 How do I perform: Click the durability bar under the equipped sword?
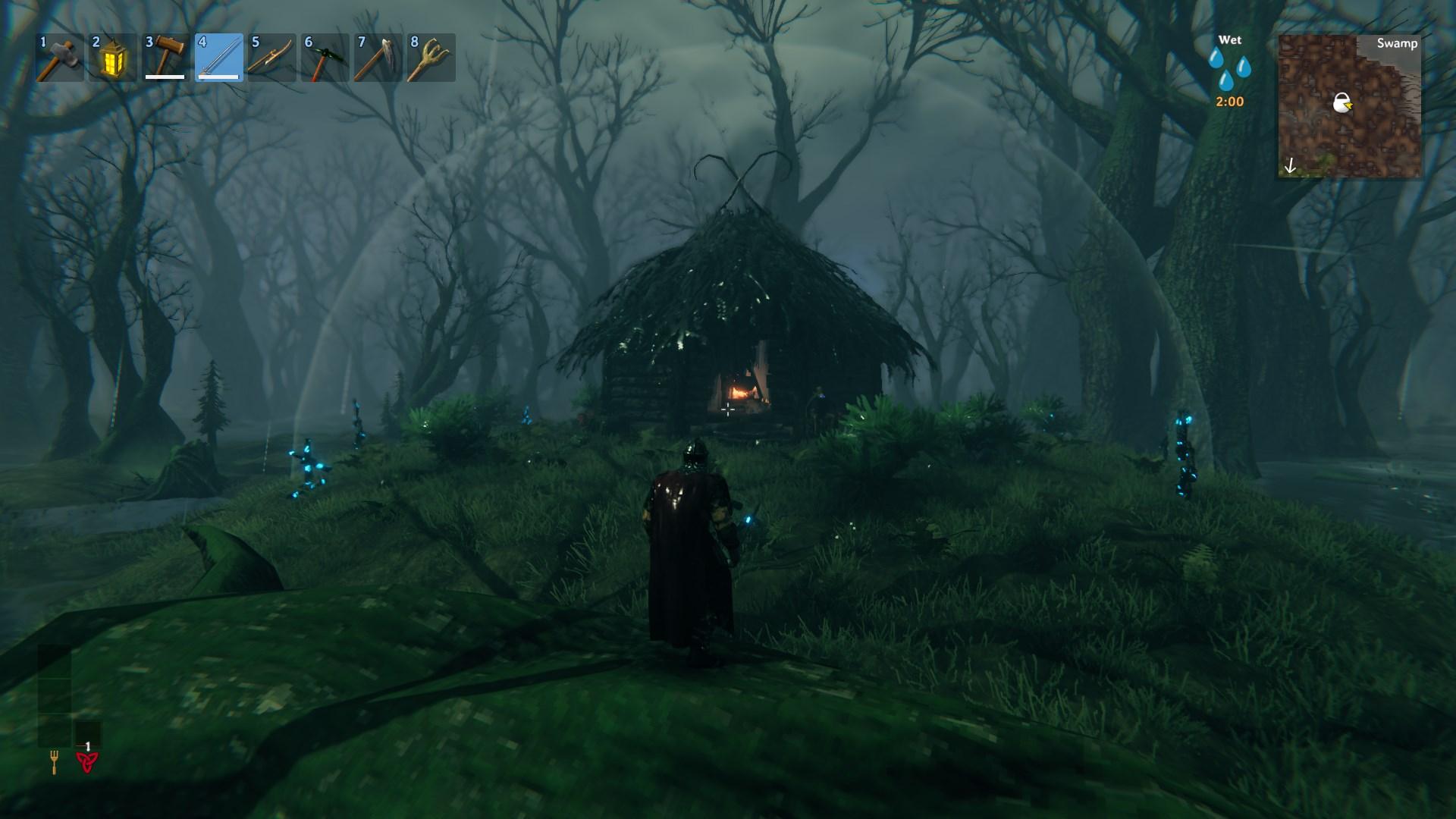[x=220, y=76]
